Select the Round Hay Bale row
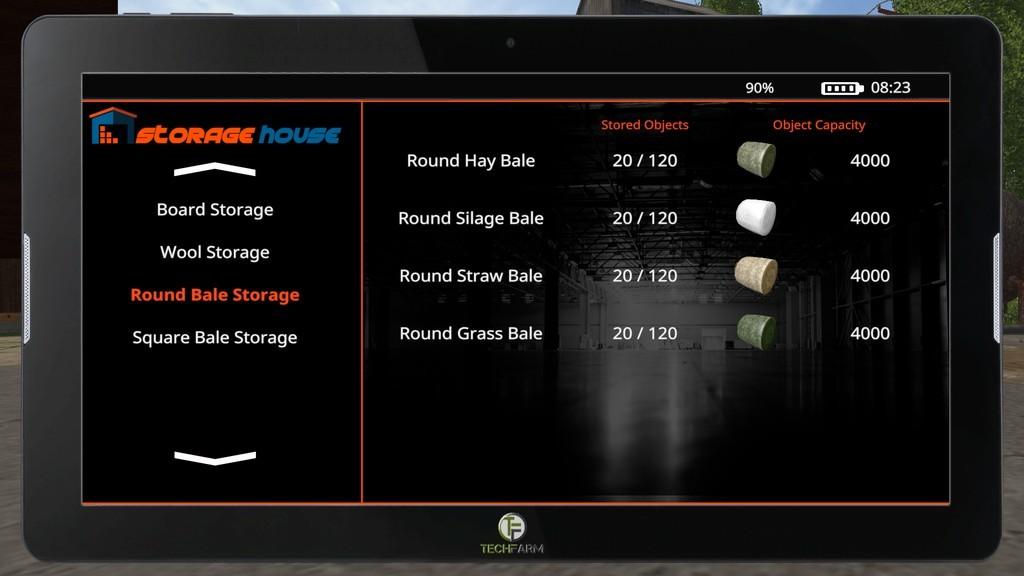 coord(471,161)
